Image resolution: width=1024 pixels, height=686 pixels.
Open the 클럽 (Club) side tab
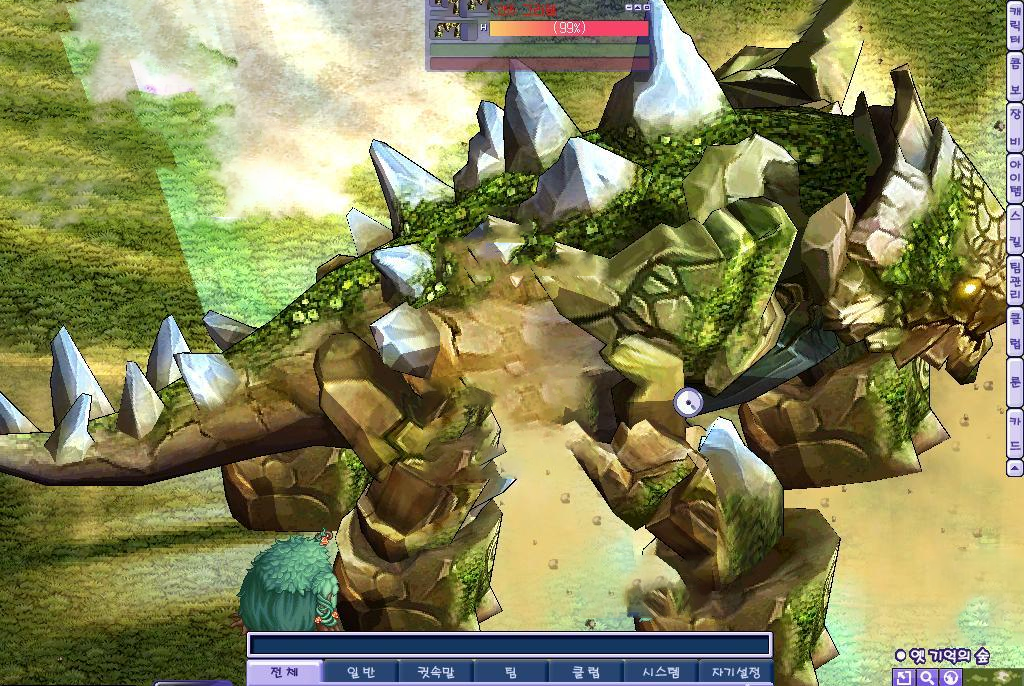(1015, 333)
